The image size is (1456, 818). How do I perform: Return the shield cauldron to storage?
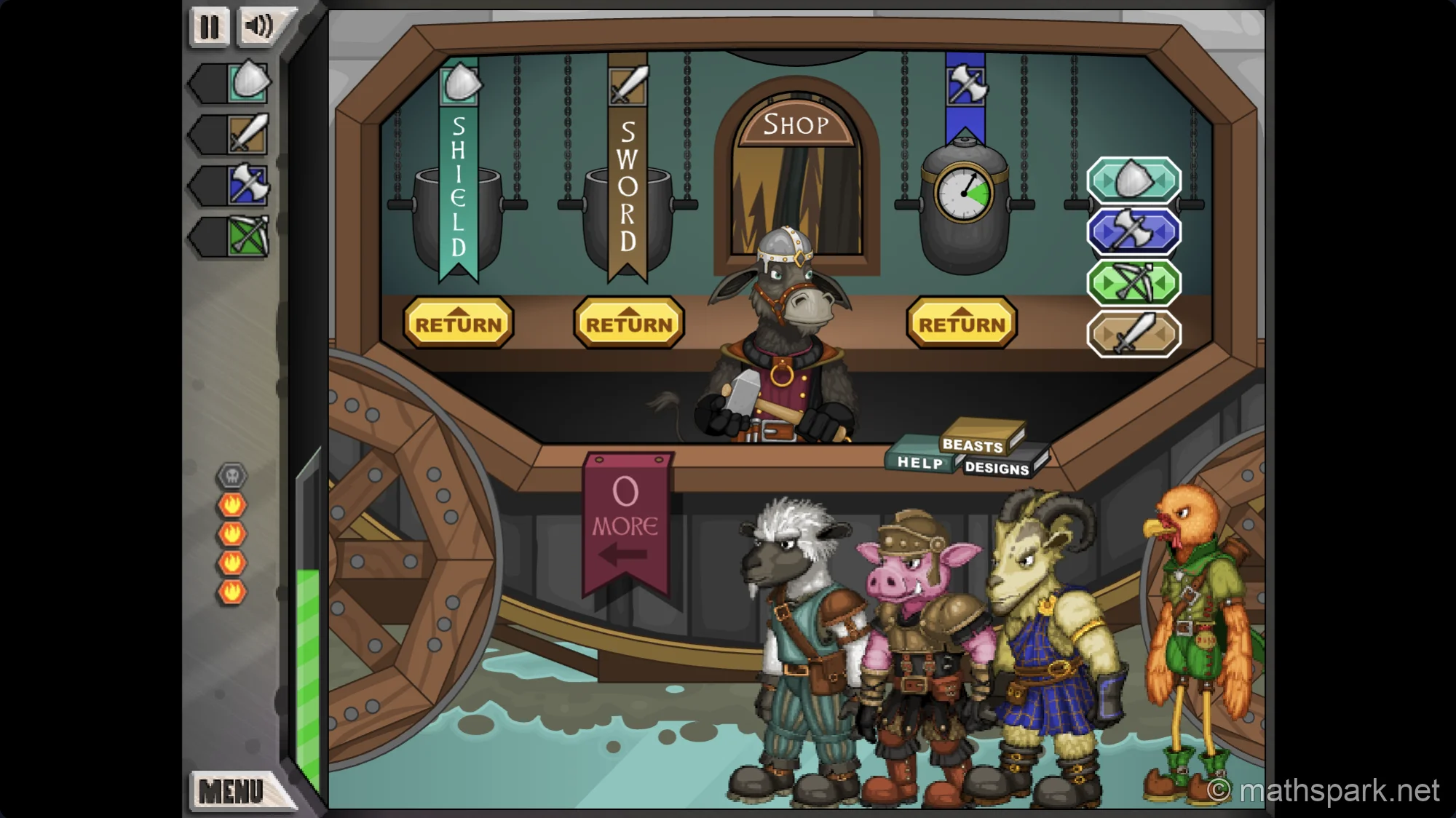pos(459,323)
